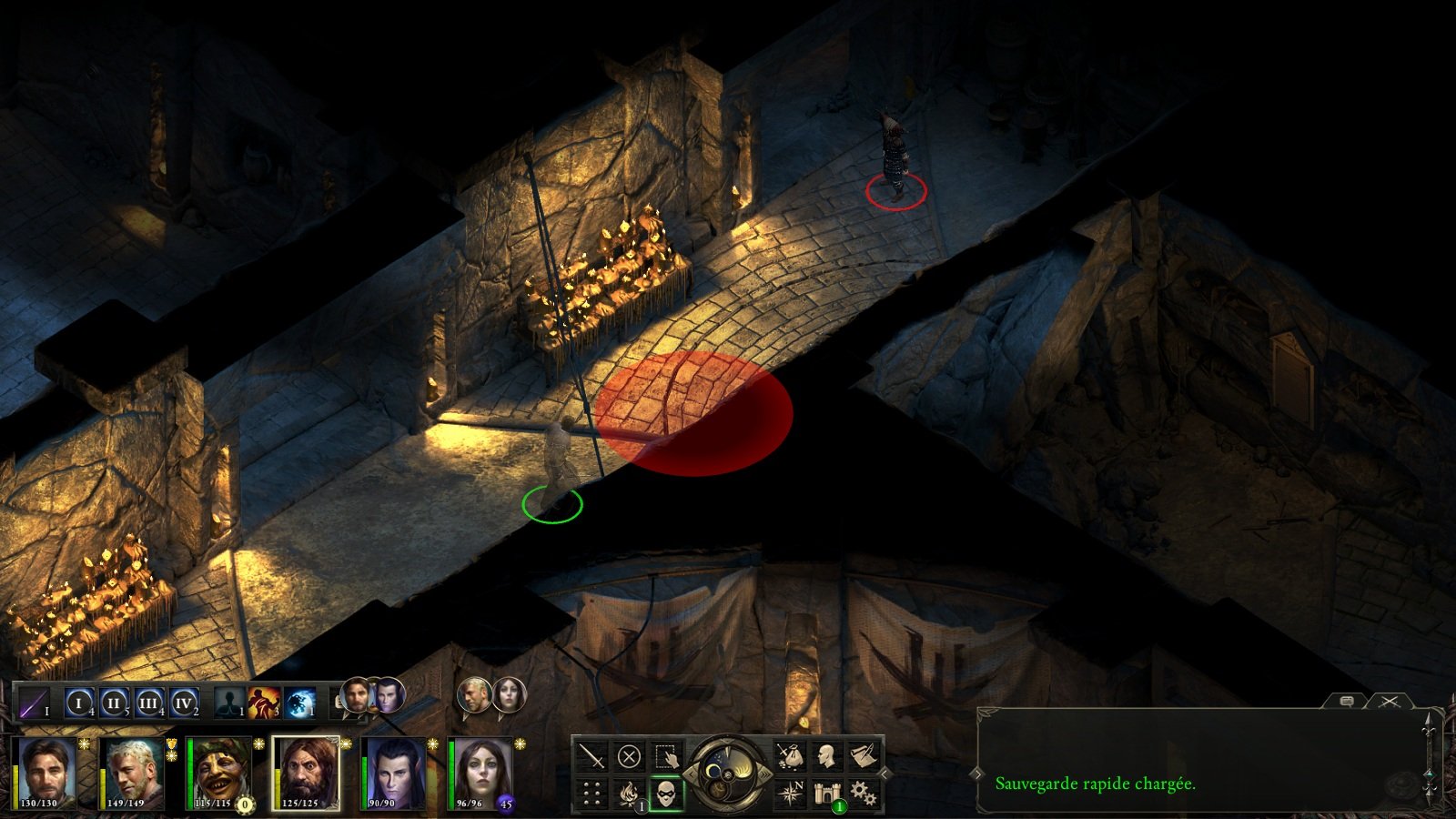Screen dimensions: 1456x819
Task: Open the level IV spells icon
Action: point(184,703)
